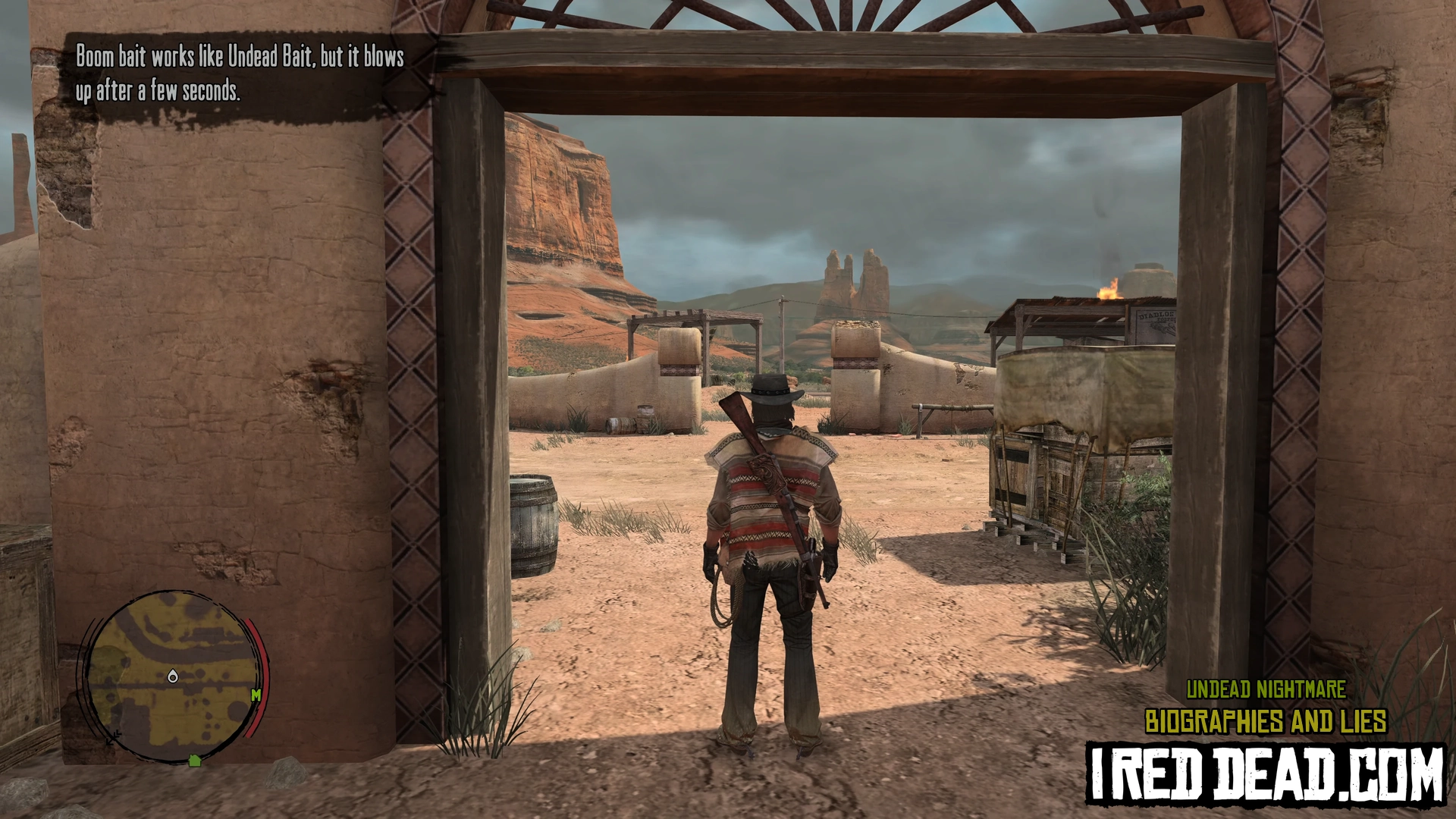This screenshot has width=1456, height=819.
Task: Click the white player marker on minimap
Action: tap(173, 676)
